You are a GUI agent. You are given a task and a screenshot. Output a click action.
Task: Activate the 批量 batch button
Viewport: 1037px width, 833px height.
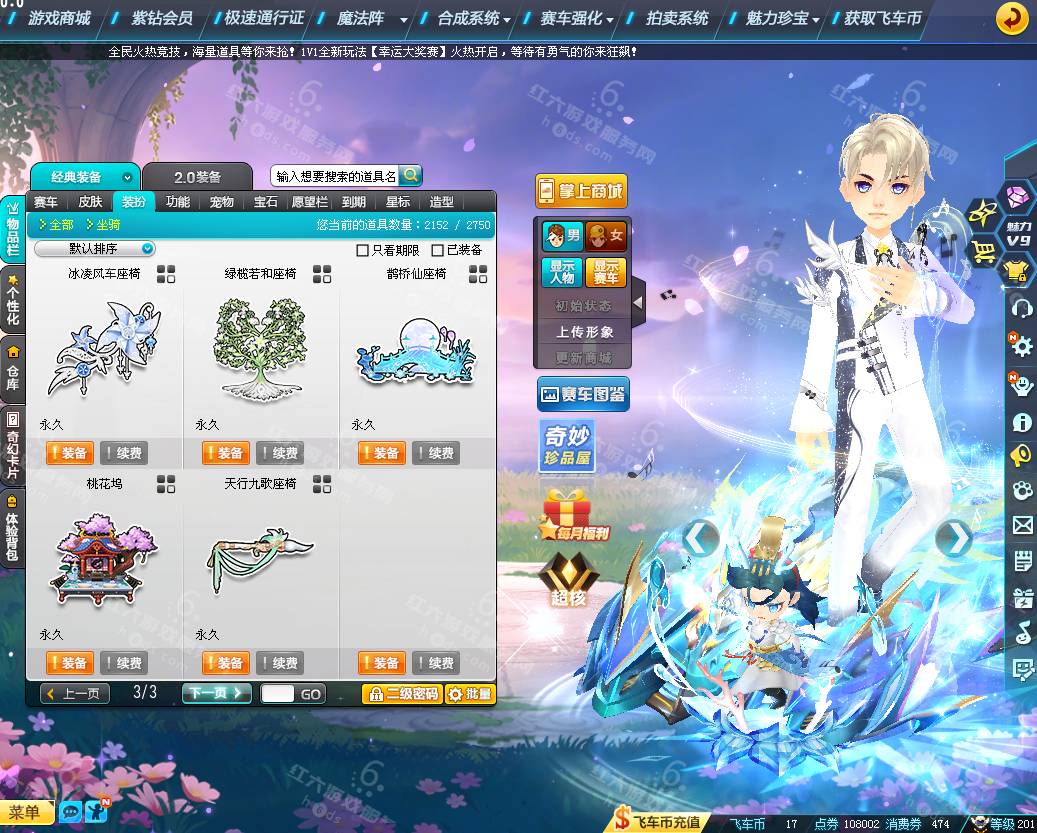point(470,693)
